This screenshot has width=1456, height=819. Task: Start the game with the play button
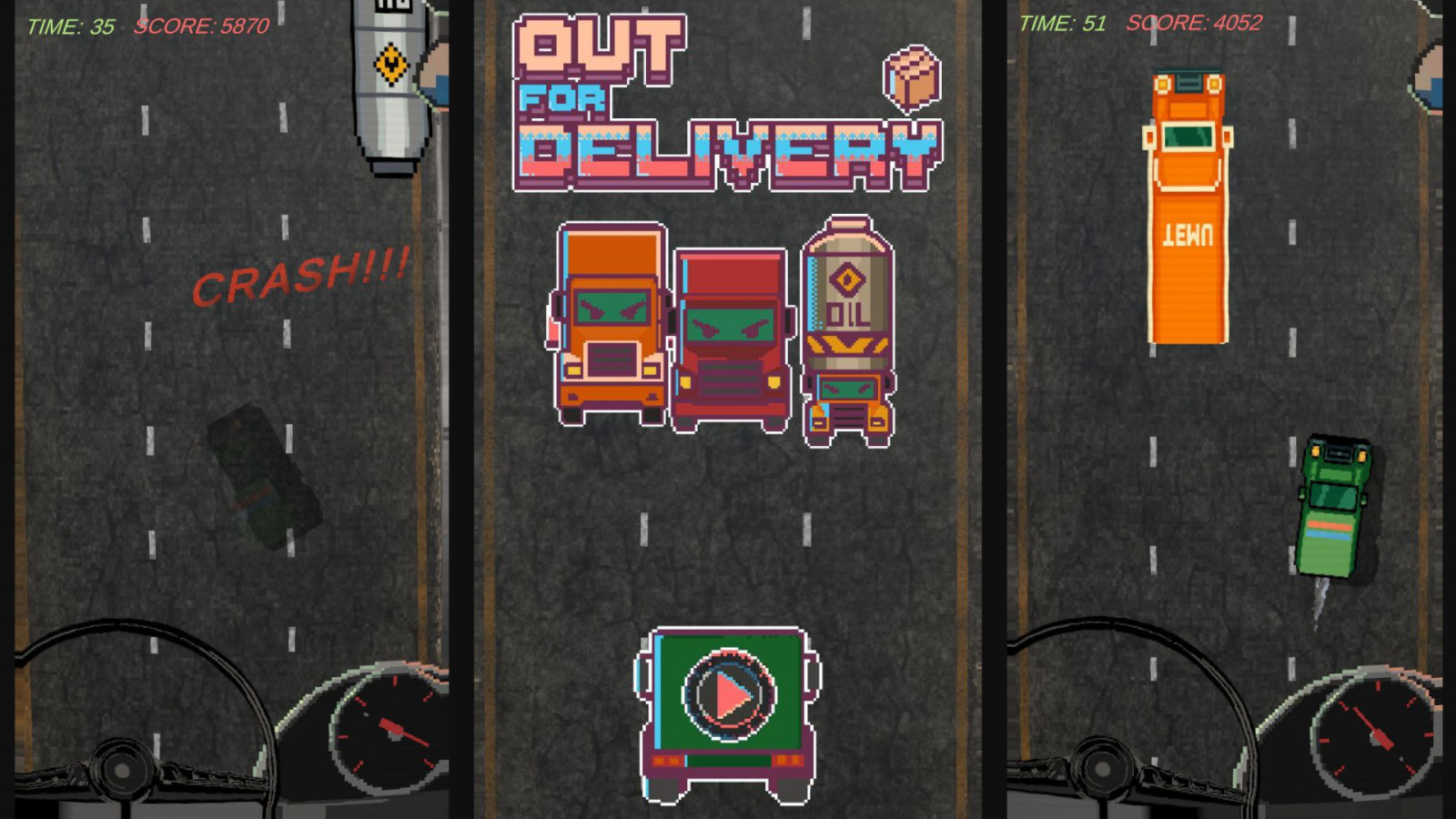click(x=729, y=696)
